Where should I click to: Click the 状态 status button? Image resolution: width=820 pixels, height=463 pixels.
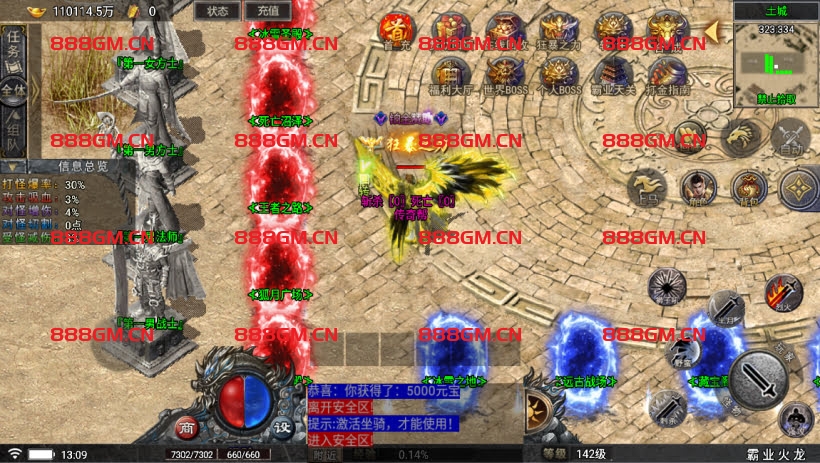point(217,11)
